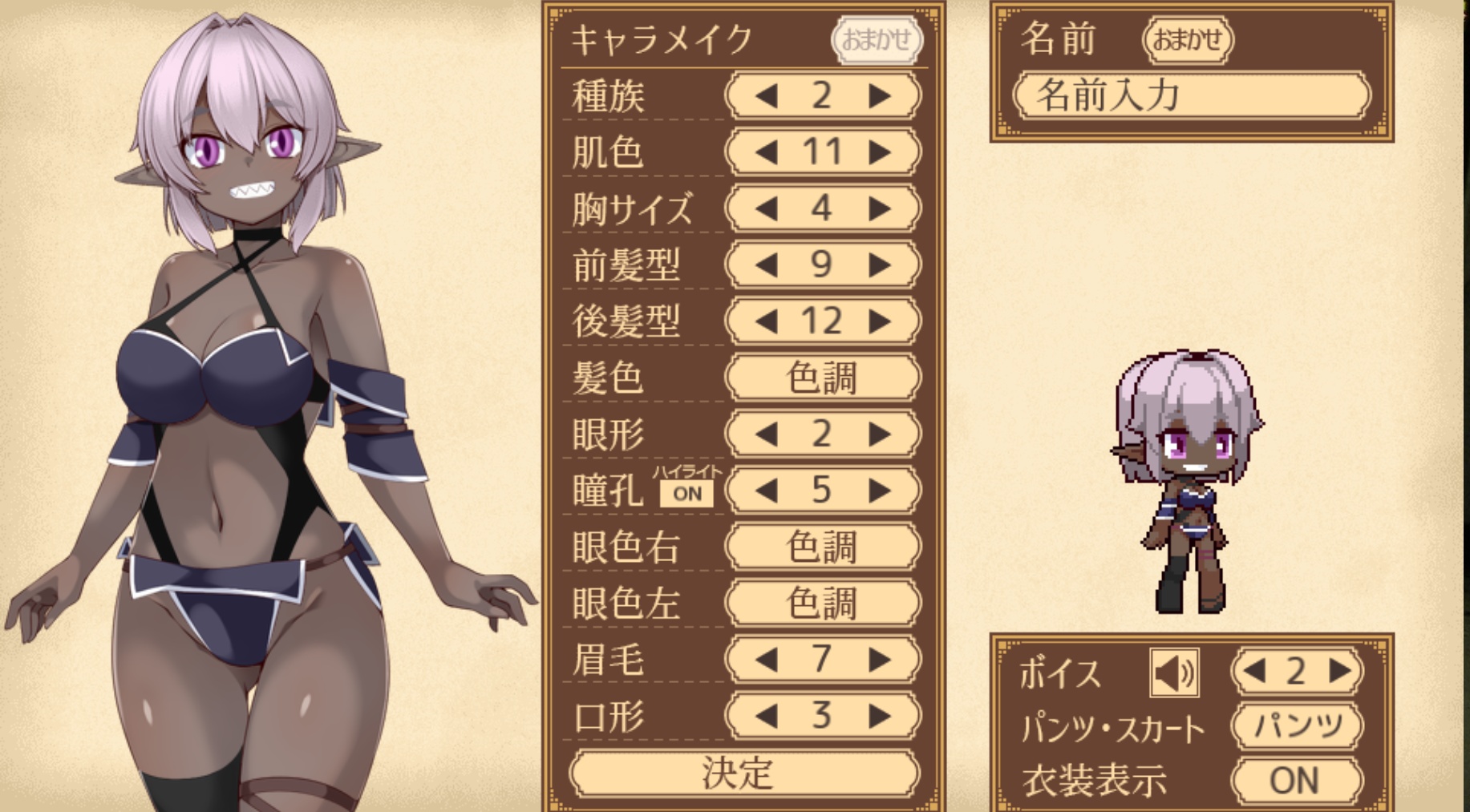Decrease the 瞳孔 pupil value
1470x812 pixels.
766,490
